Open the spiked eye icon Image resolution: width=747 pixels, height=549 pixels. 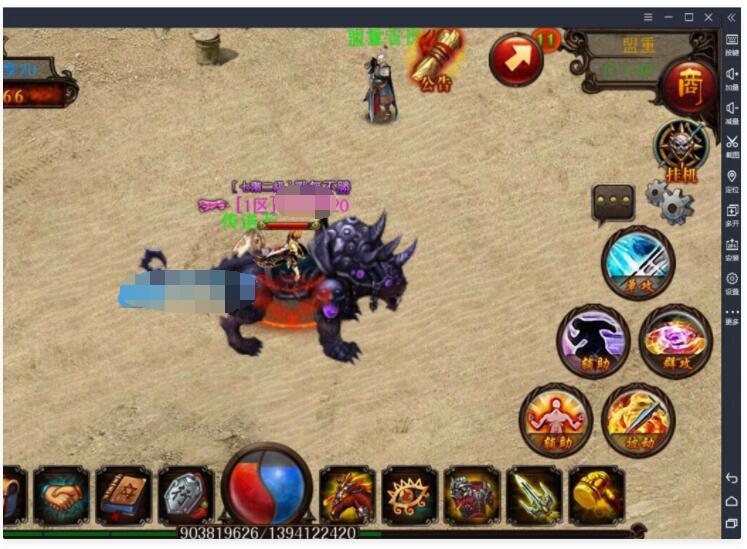point(409,495)
